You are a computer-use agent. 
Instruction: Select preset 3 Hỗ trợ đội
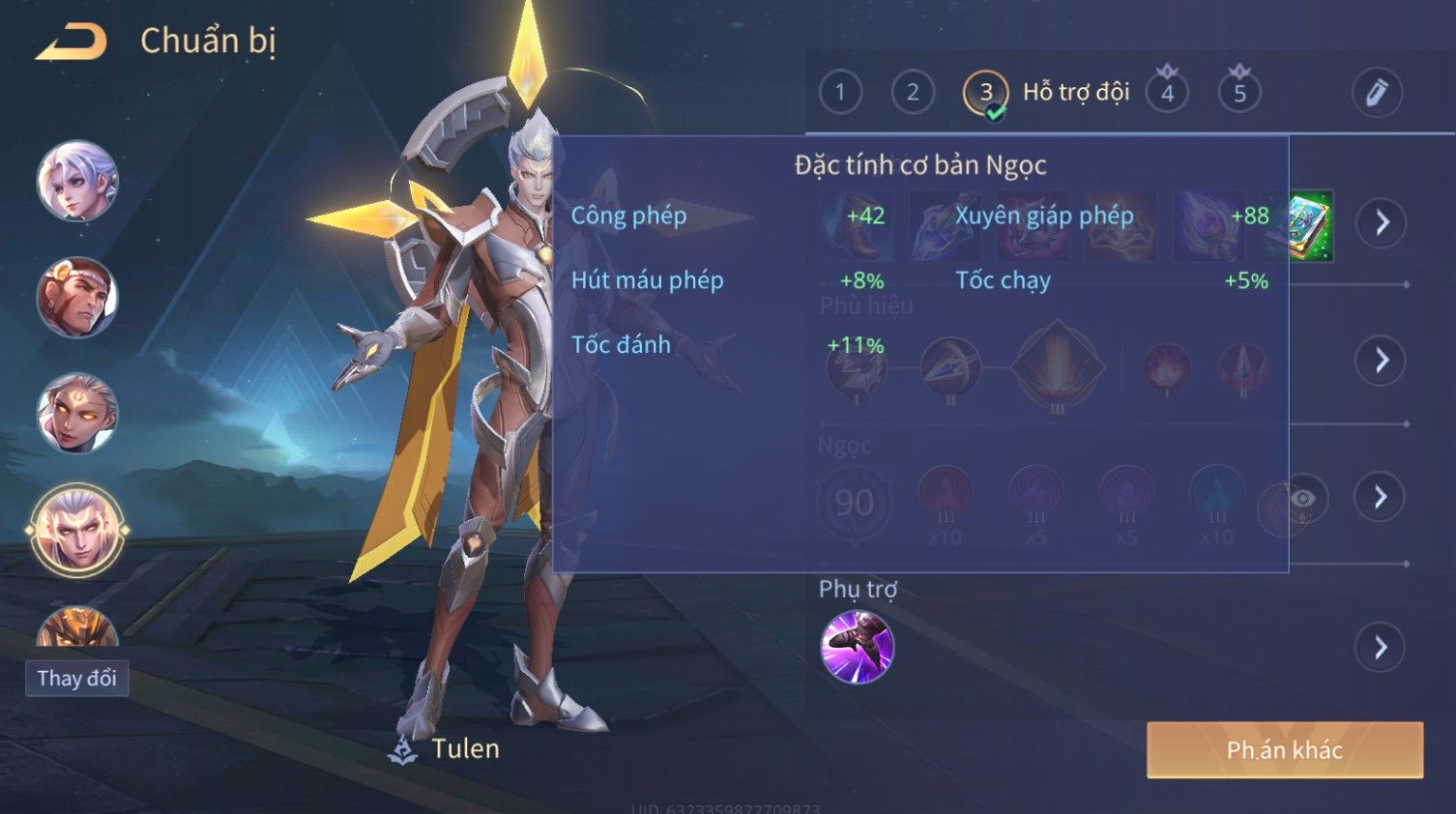pos(985,94)
